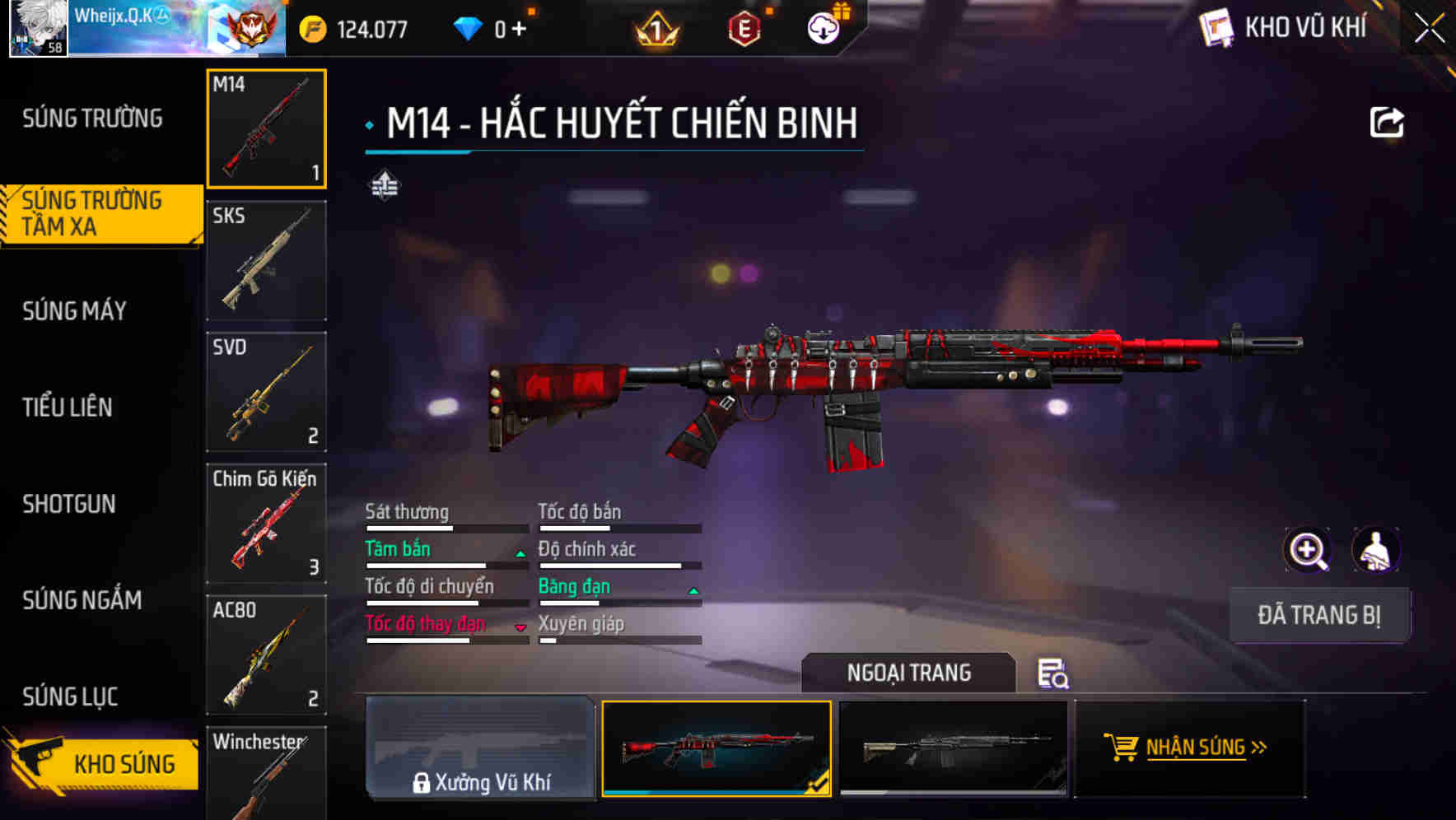Click the ĐÃ TRANG BỊ button
Image resolution: width=1456 pixels, height=820 pixels.
click(1319, 615)
